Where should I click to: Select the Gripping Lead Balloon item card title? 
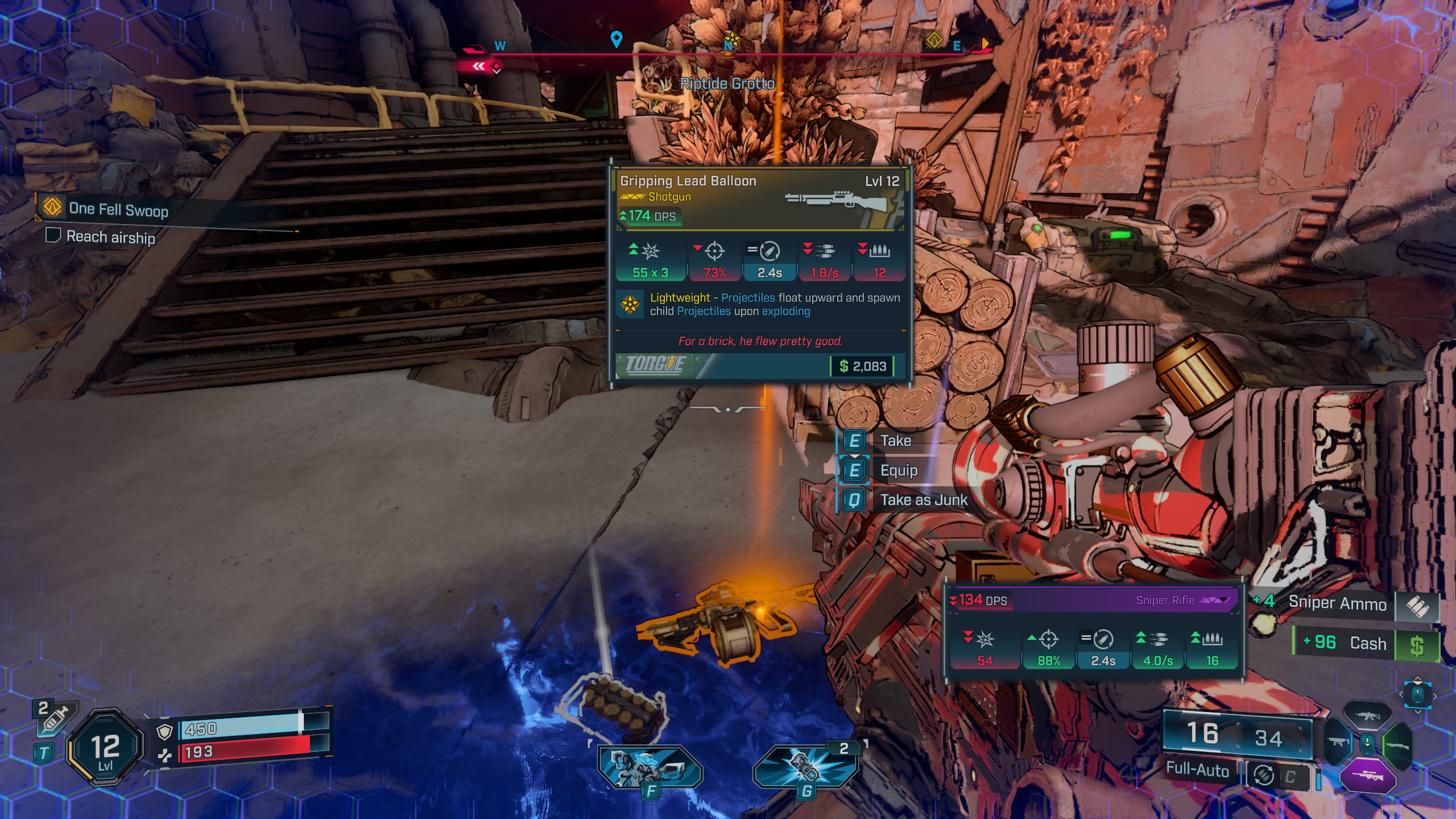pos(688,181)
